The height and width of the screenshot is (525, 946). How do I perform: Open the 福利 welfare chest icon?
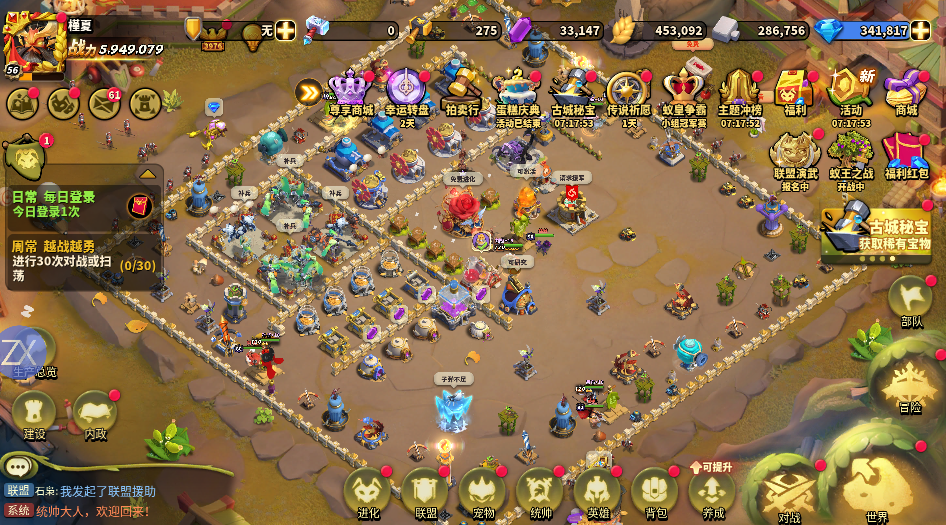[796, 89]
